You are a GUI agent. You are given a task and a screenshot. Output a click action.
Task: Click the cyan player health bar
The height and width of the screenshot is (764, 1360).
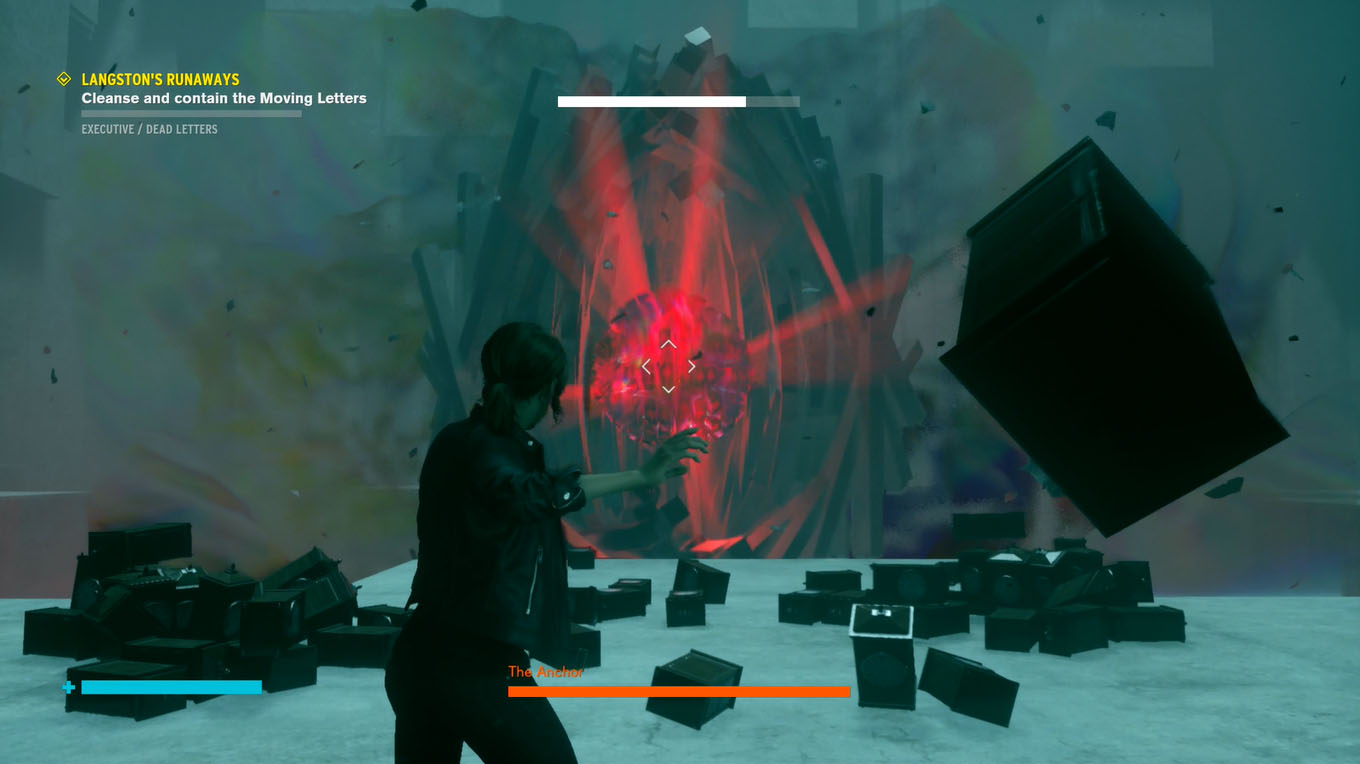tap(170, 687)
